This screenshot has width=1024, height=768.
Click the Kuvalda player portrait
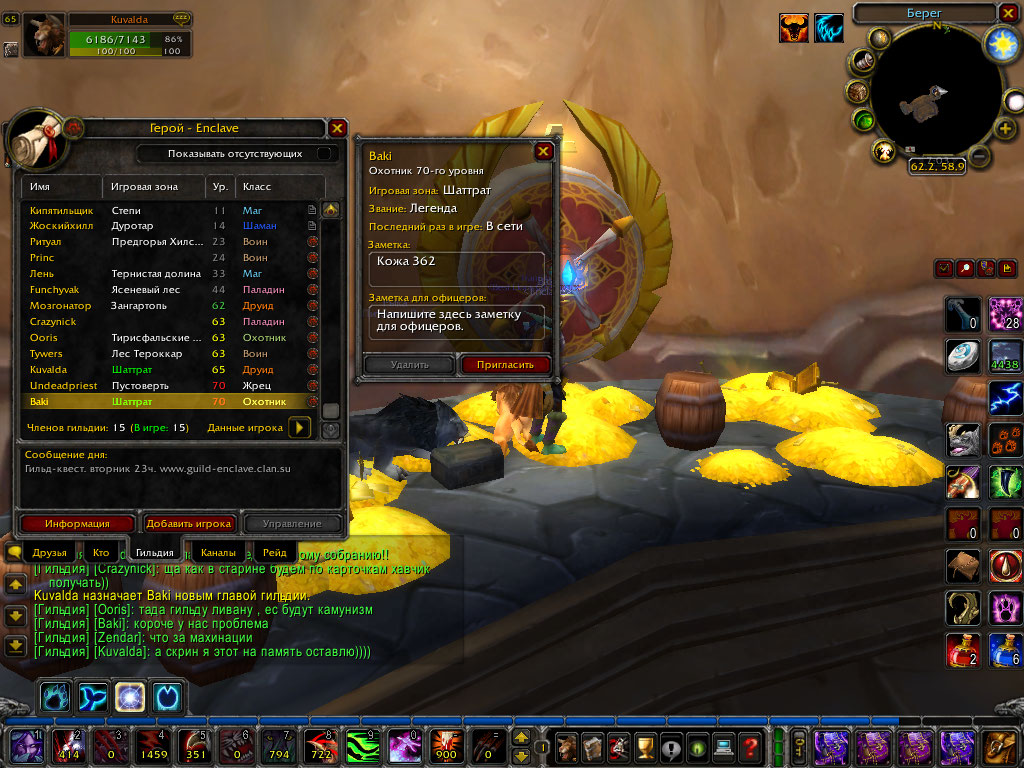coord(43,36)
